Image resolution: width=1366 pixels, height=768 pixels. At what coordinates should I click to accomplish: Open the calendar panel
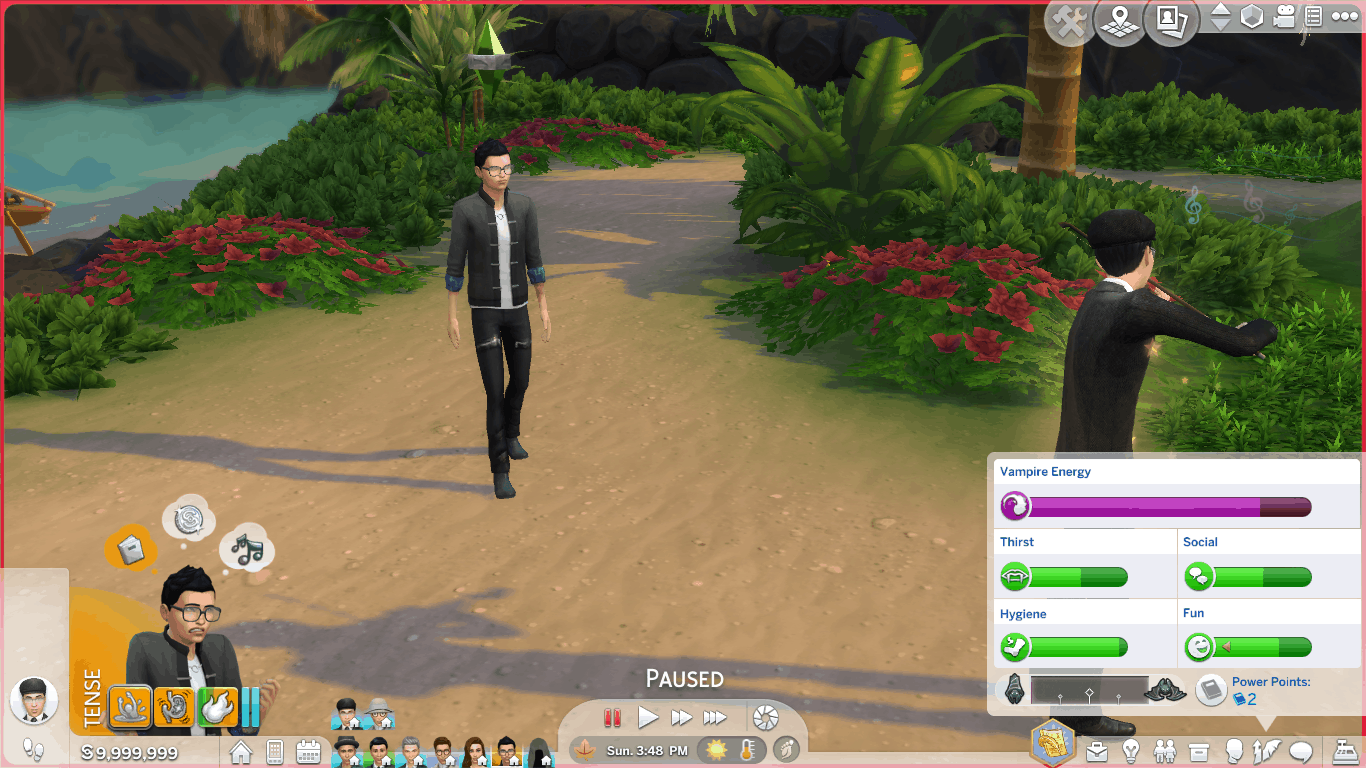click(x=308, y=750)
